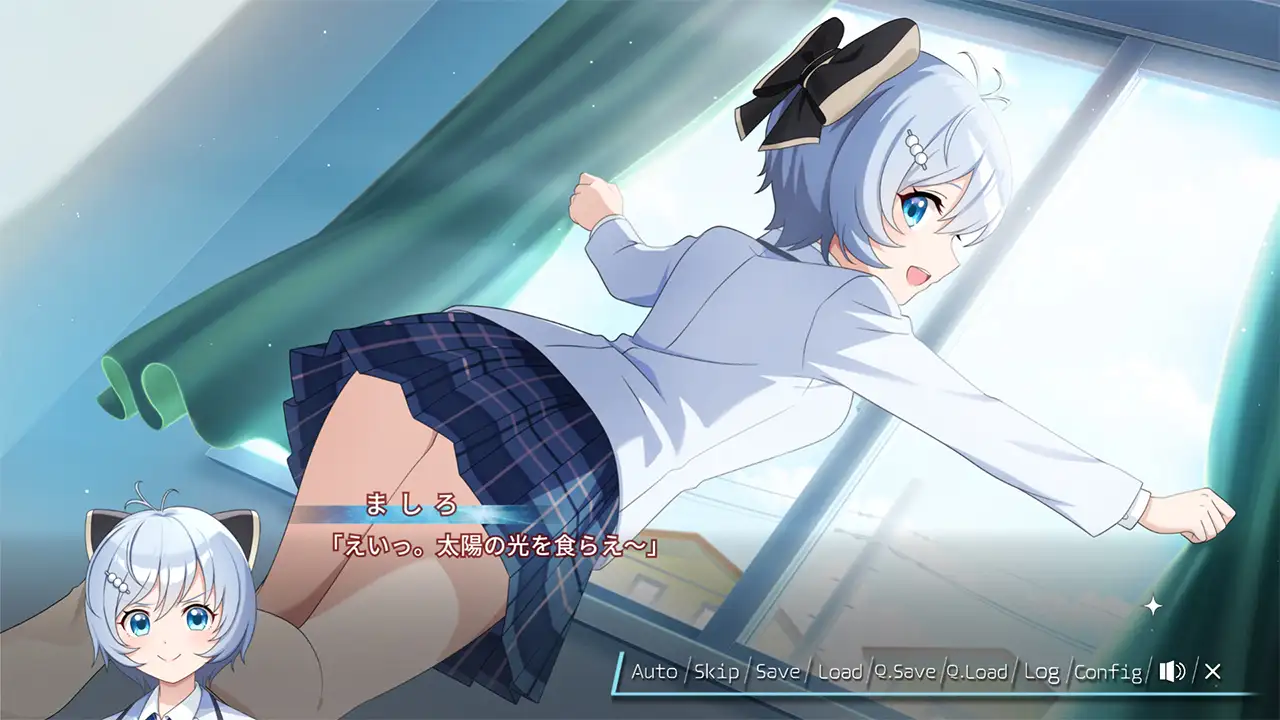This screenshot has width=1280, height=720.
Task: Open the Save screen
Action: pos(779,673)
